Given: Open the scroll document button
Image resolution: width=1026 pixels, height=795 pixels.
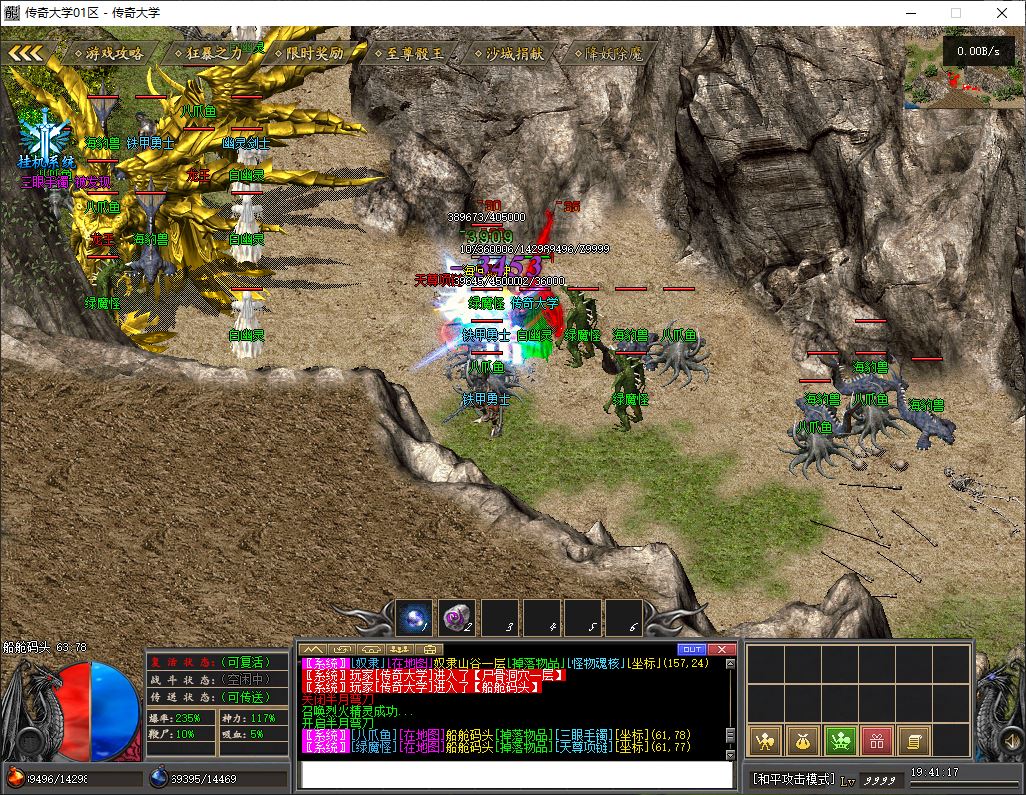Looking at the screenshot, I should click(913, 741).
